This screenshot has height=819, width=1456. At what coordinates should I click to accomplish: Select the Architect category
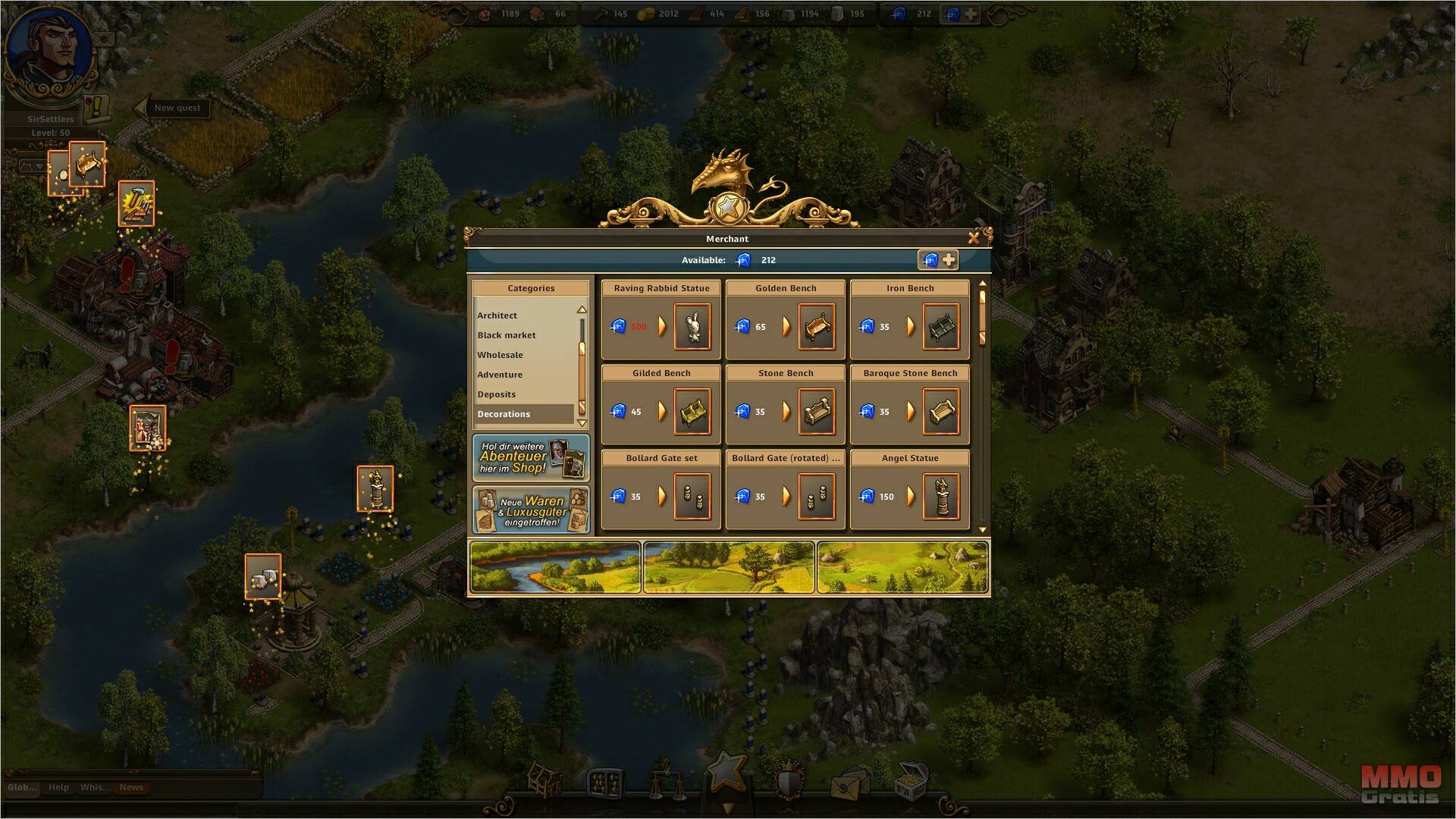497,315
